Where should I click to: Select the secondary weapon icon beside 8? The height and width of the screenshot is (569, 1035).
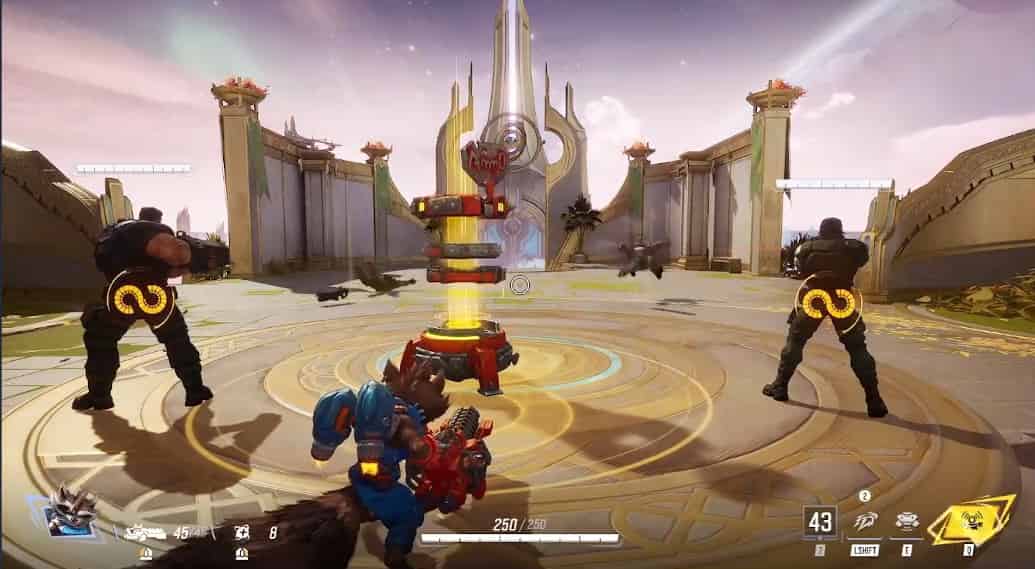241,532
